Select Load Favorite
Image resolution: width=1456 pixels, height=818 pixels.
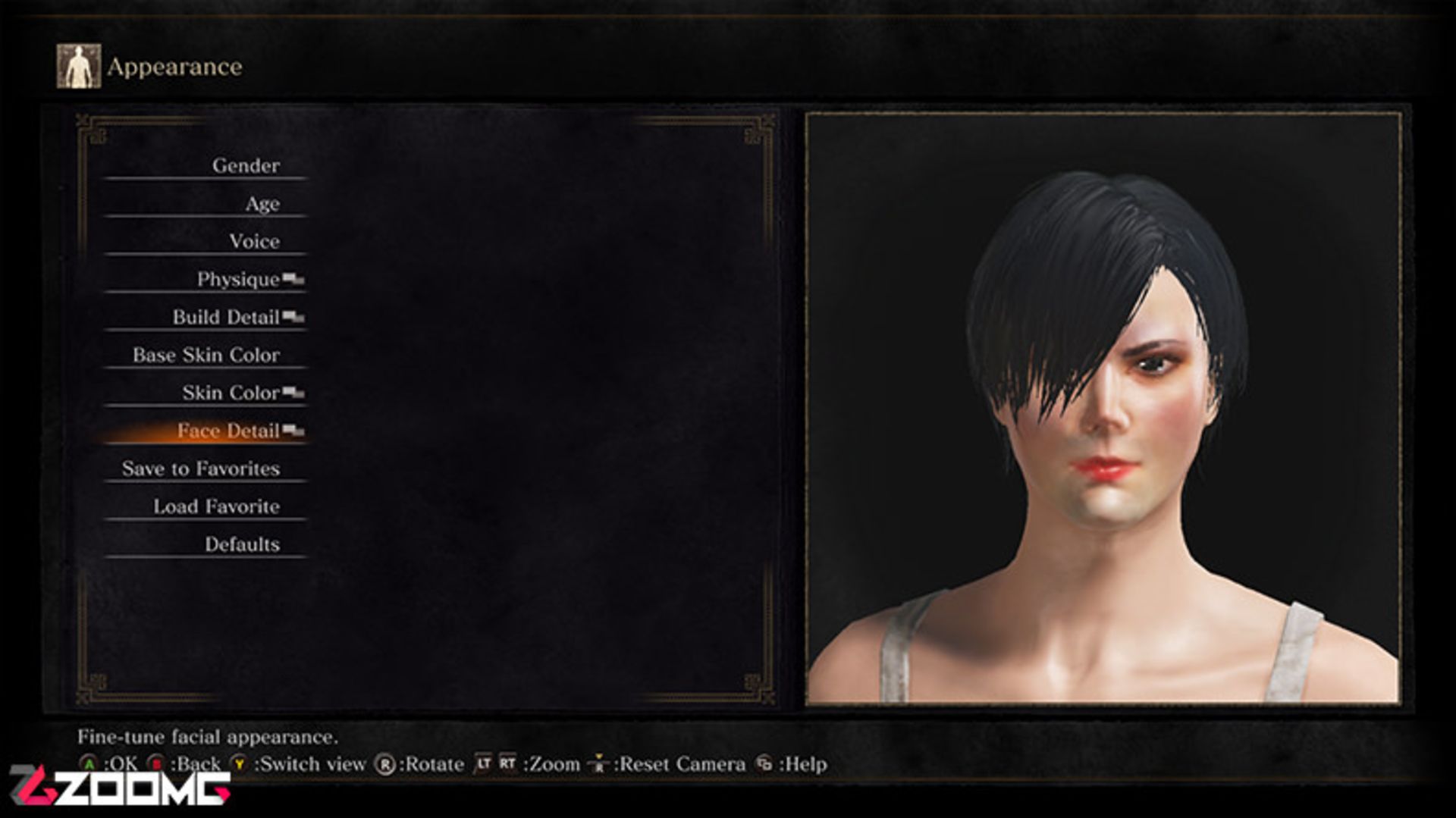[x=216, y=506]
